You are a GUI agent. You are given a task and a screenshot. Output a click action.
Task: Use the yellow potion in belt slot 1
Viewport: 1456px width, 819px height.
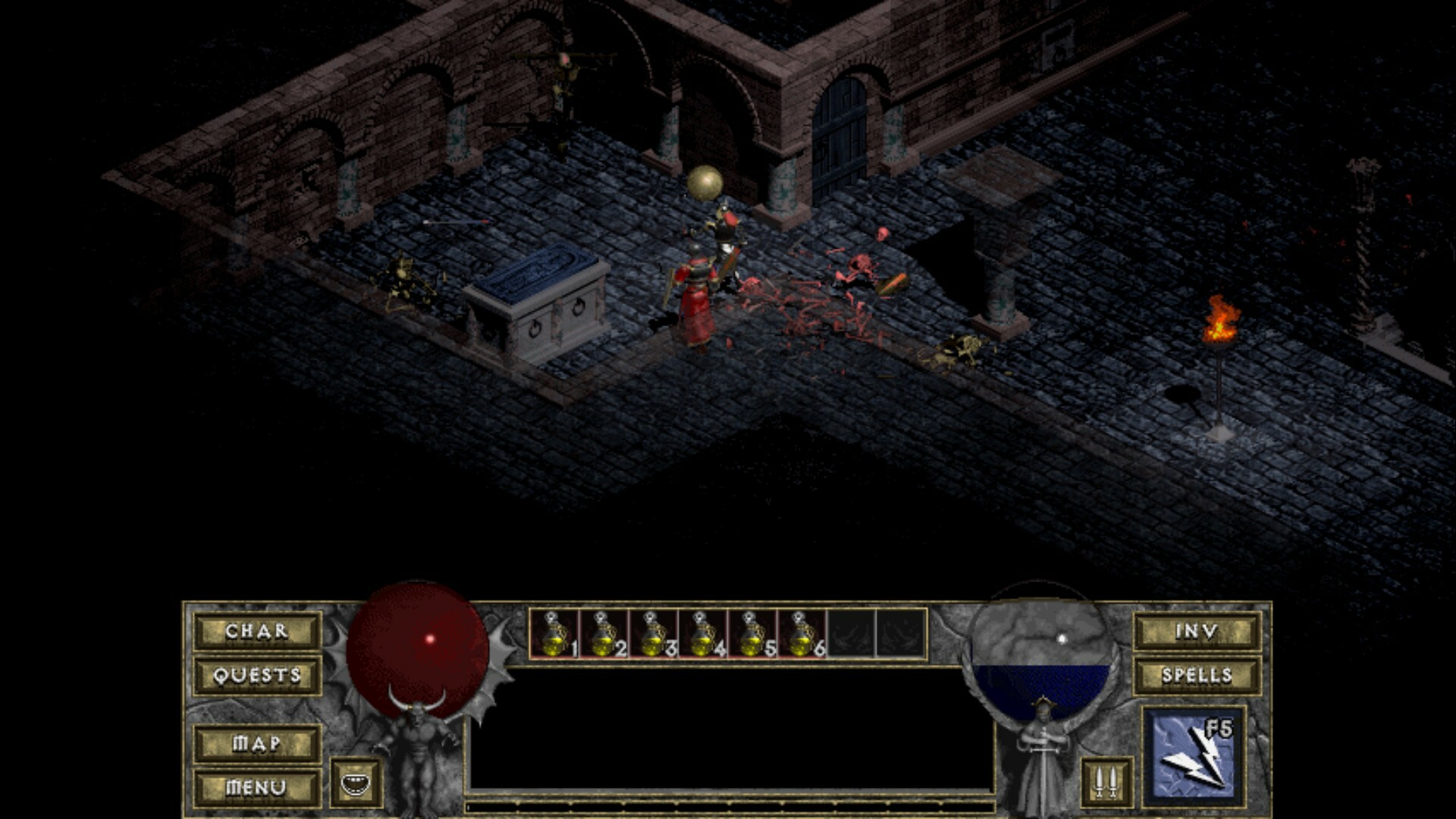555,634
